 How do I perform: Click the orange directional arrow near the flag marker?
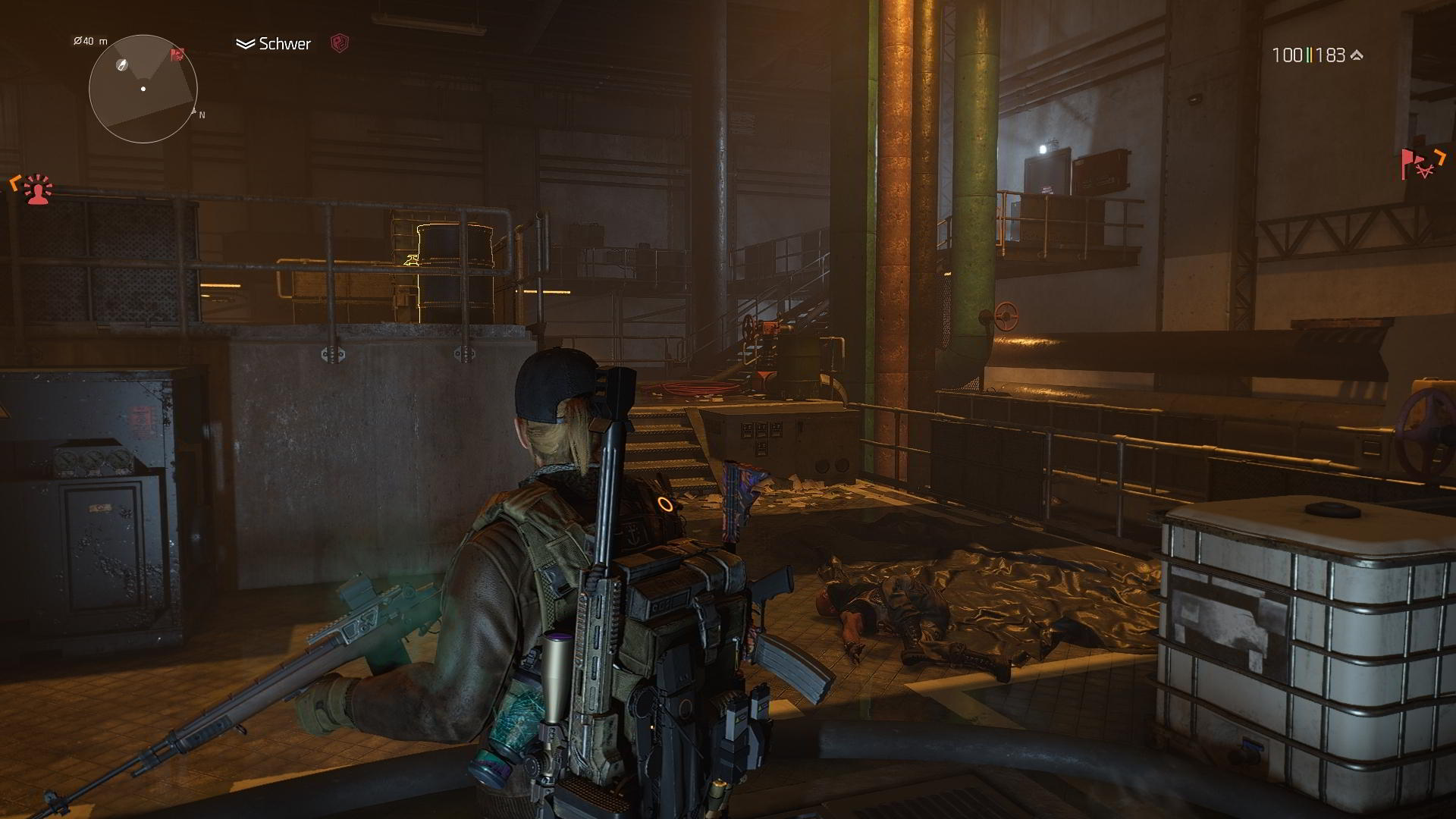[1439, 157]
